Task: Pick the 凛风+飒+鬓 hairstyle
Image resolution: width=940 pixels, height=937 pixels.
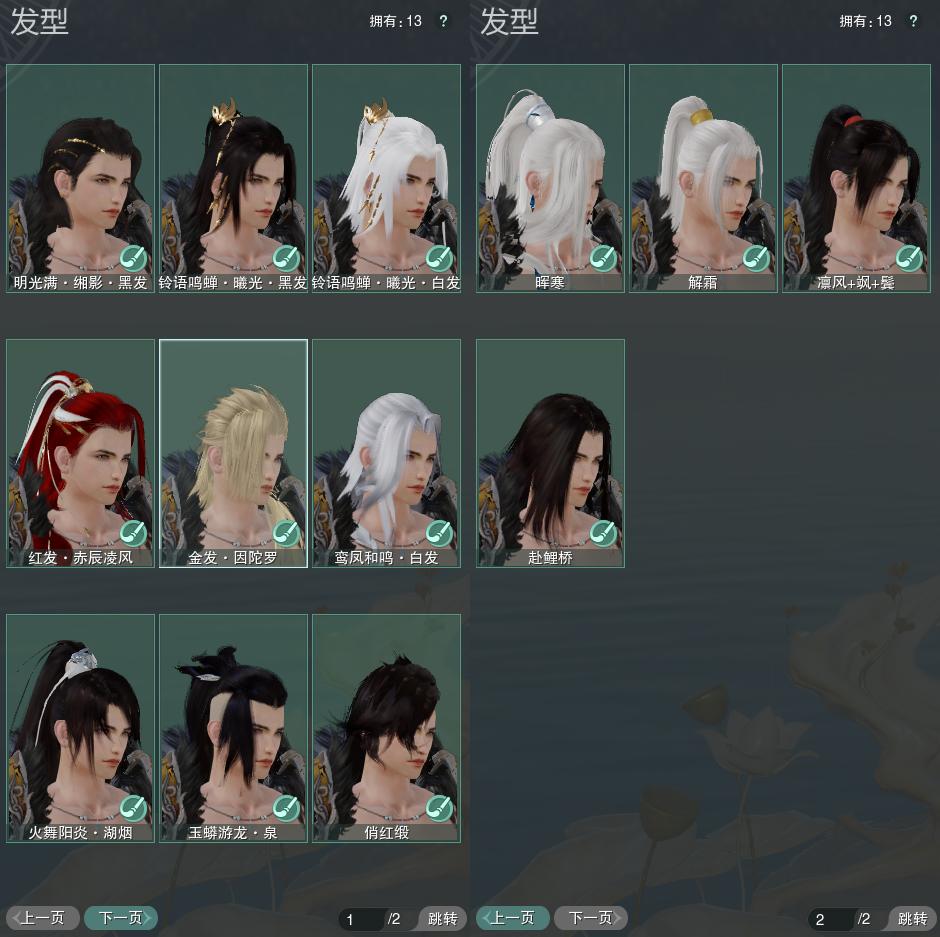Action: (x=856, y=170)
